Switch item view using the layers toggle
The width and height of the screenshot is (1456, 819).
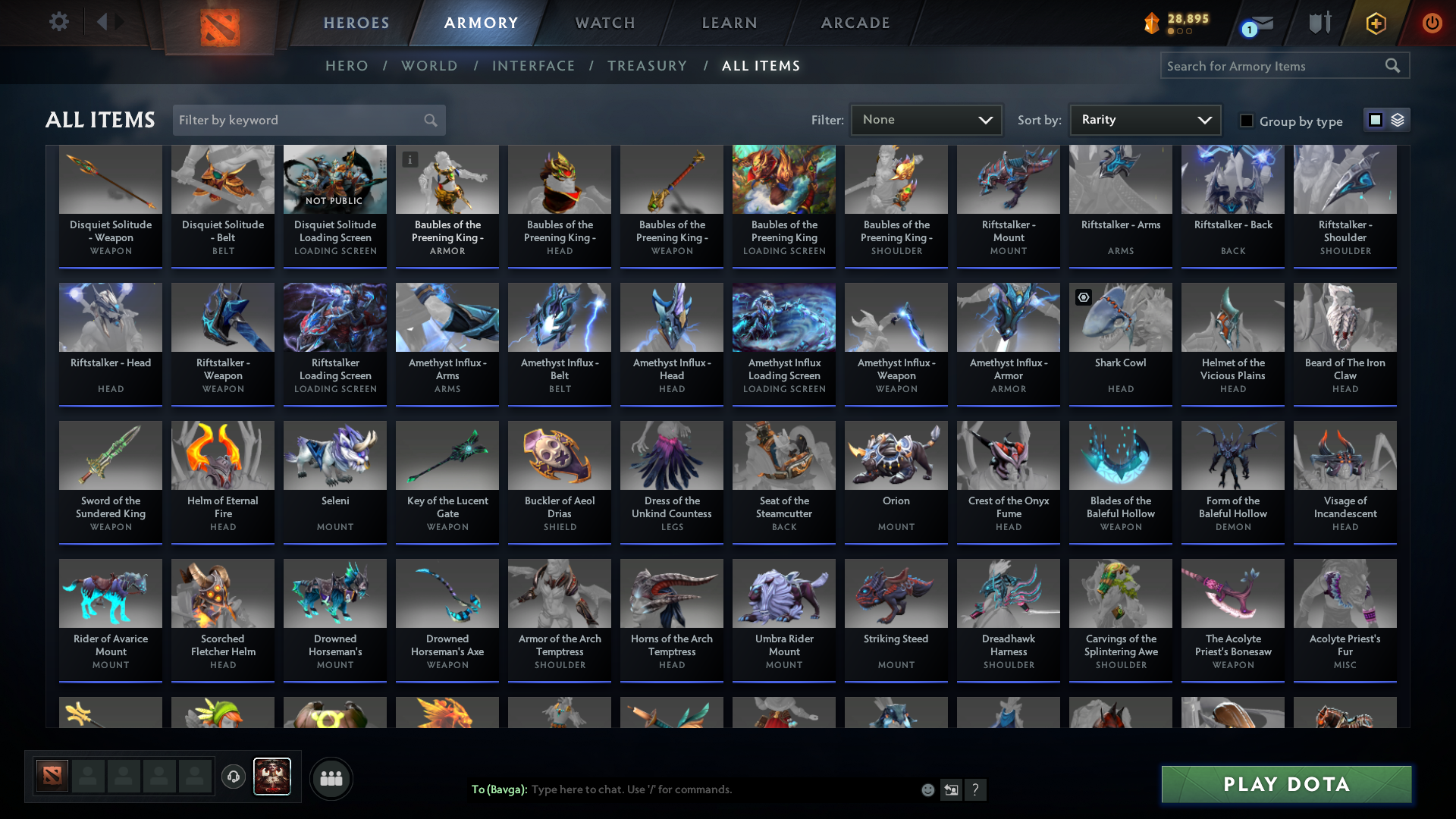coord(1396,120)
